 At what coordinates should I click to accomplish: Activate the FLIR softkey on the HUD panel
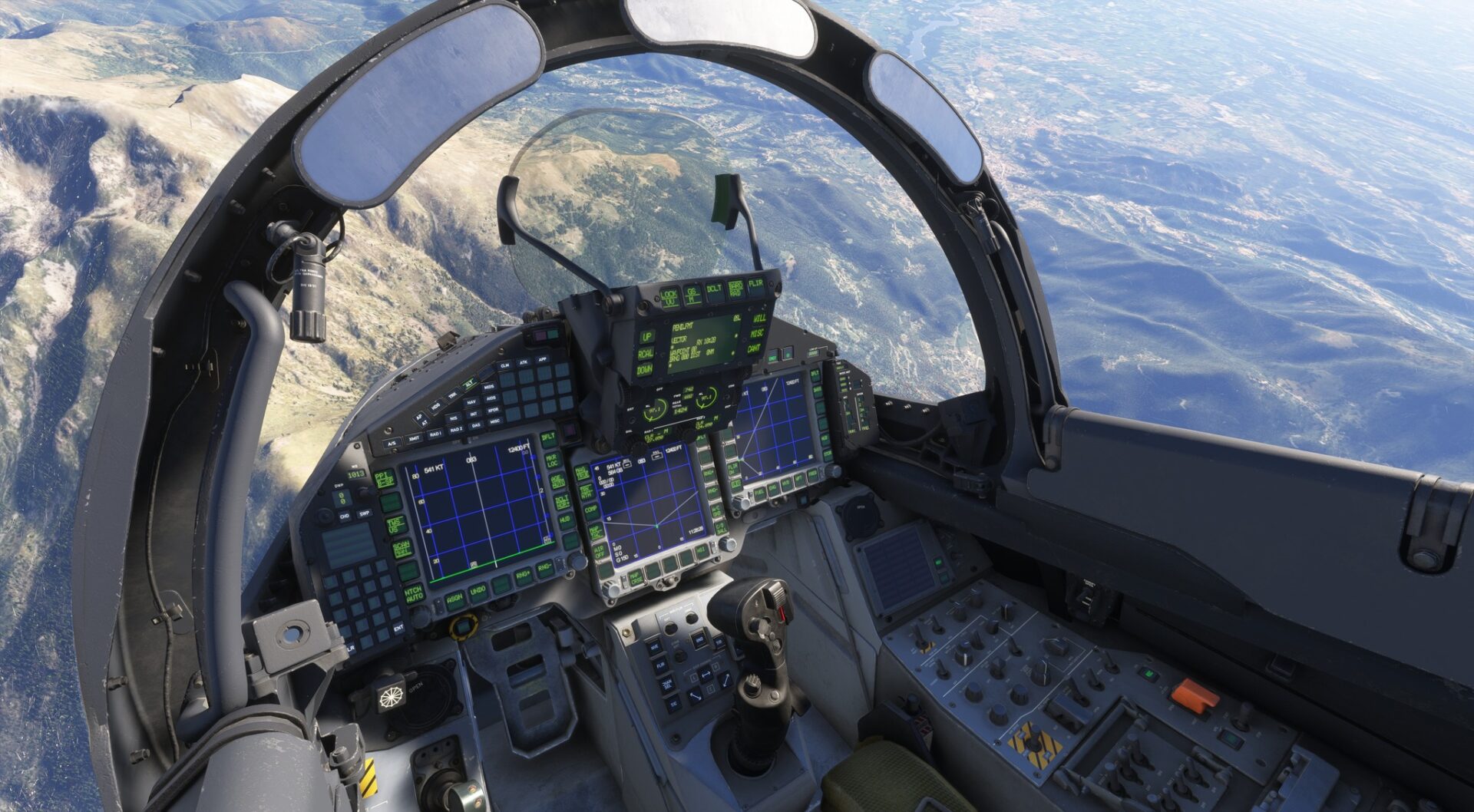click(x=756, y=286)
